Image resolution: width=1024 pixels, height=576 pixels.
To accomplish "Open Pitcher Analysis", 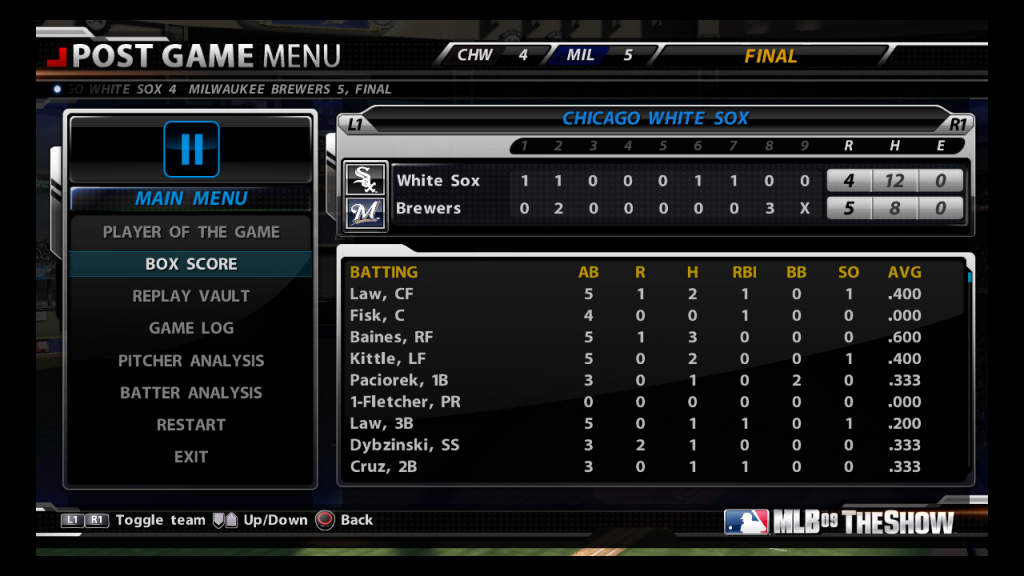I will [x=191, y=361].
